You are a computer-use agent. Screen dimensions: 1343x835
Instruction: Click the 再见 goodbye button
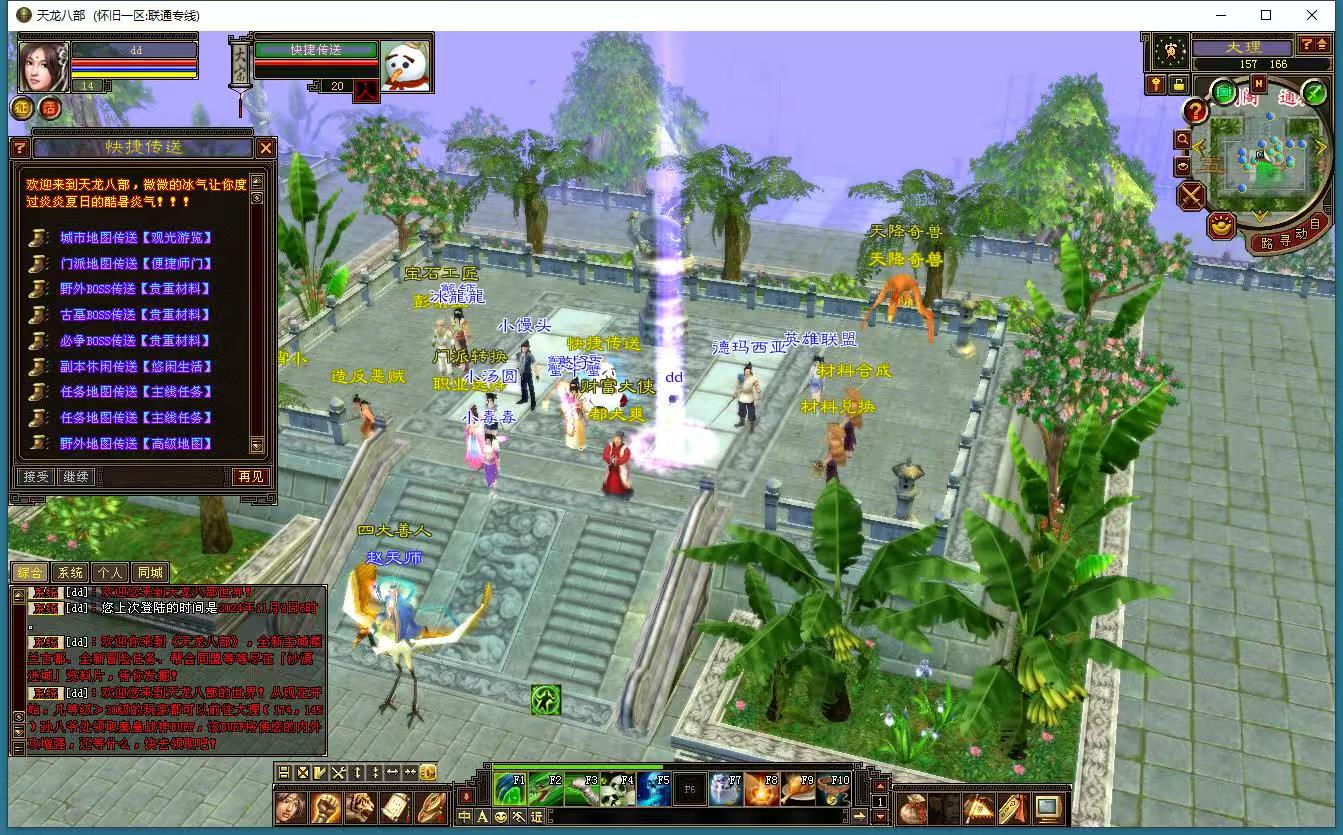(251, 477)
